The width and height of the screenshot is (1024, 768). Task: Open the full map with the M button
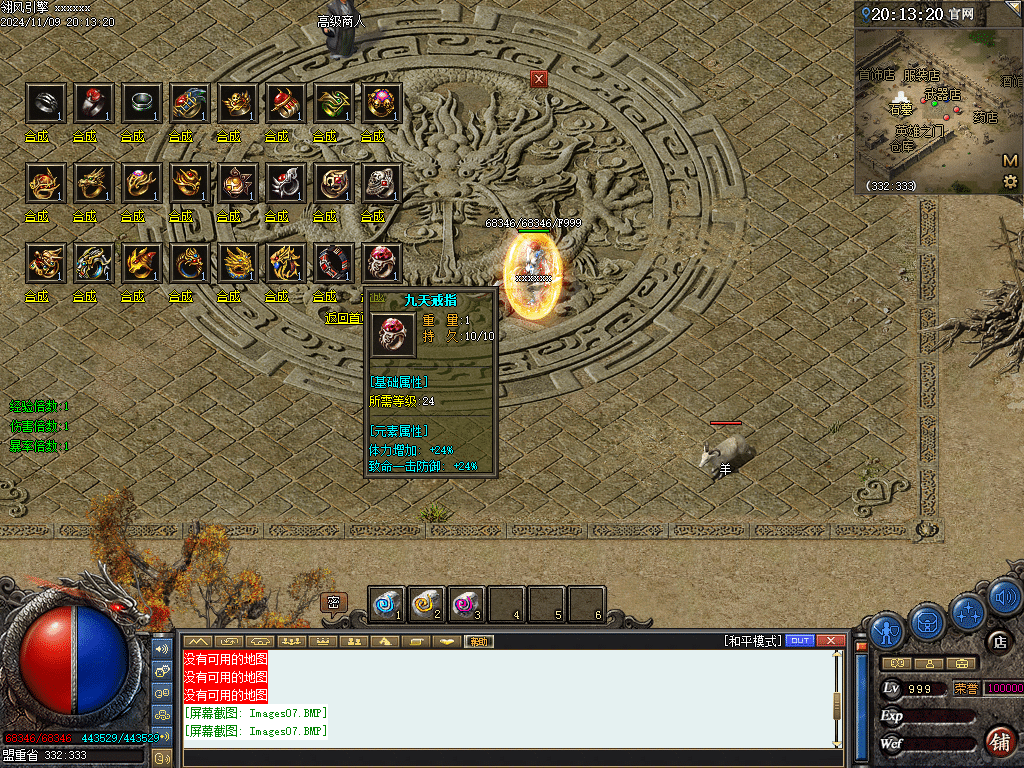[1010, 161]
